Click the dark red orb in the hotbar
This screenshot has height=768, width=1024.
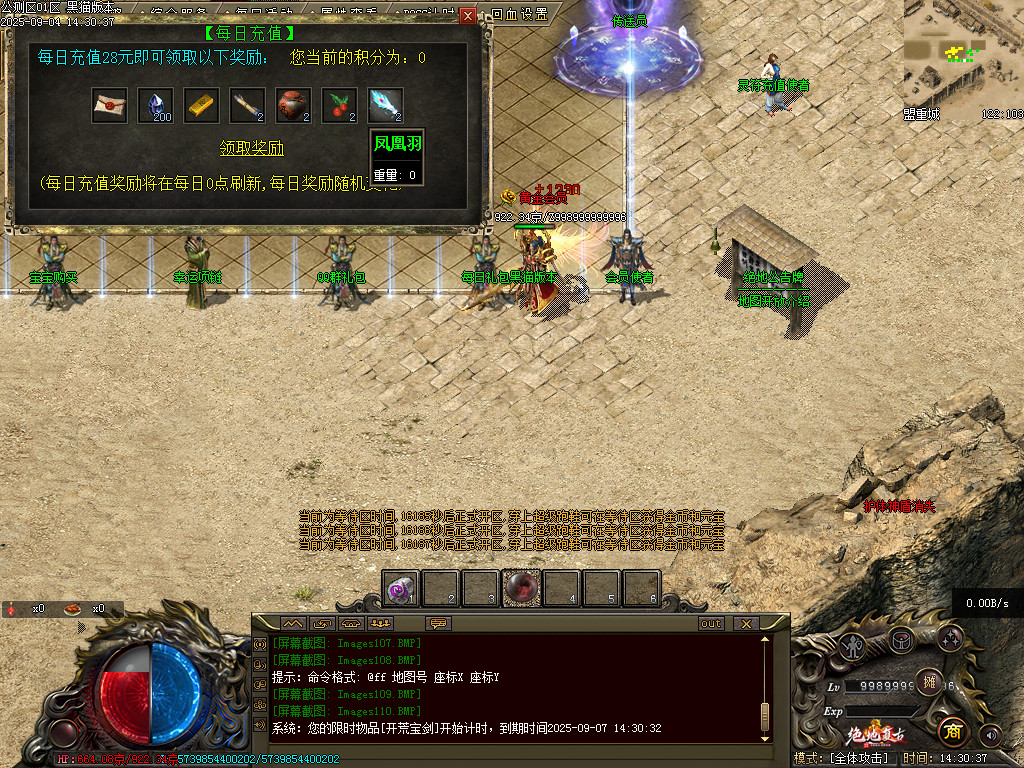pyautogui.click(x=521, y=589)
